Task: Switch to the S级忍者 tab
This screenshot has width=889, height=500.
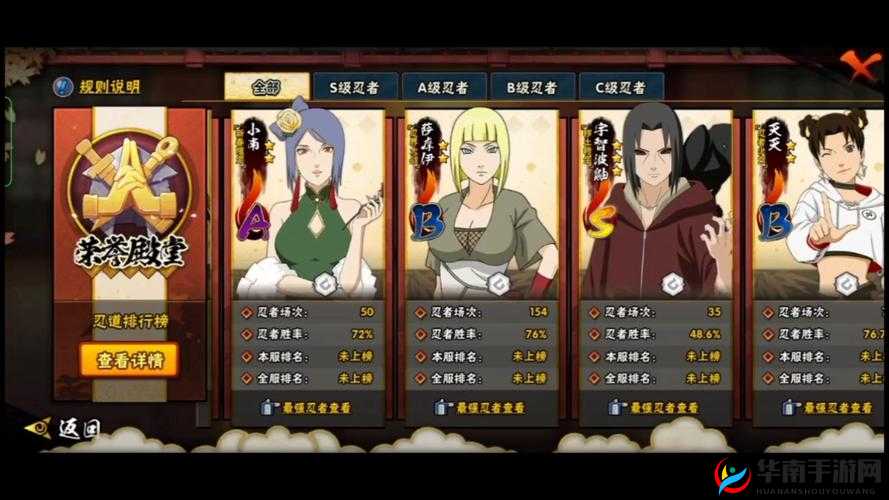Action: coord(354,87)
